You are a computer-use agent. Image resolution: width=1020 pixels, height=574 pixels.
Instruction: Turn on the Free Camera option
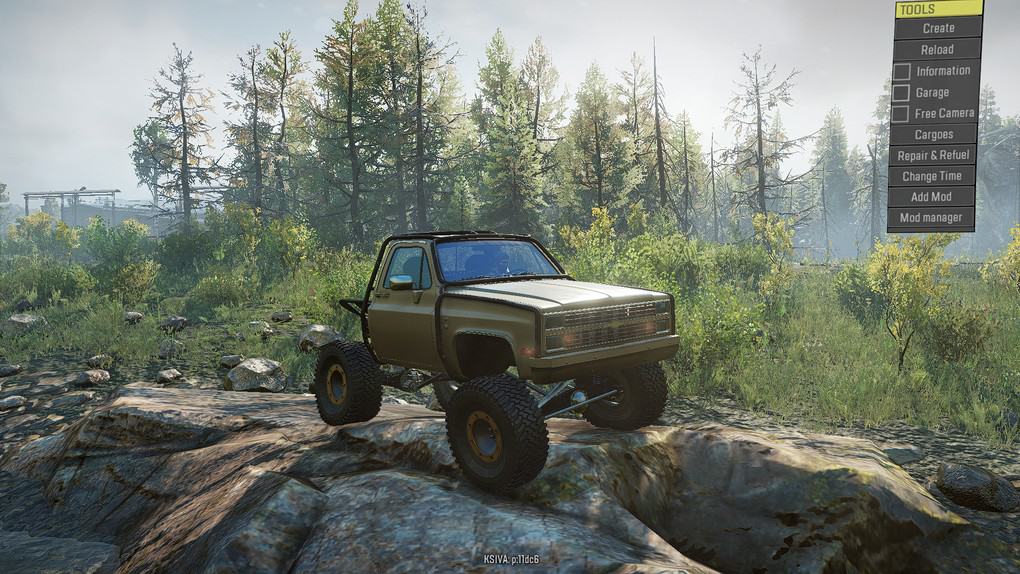tap(900, 114)
